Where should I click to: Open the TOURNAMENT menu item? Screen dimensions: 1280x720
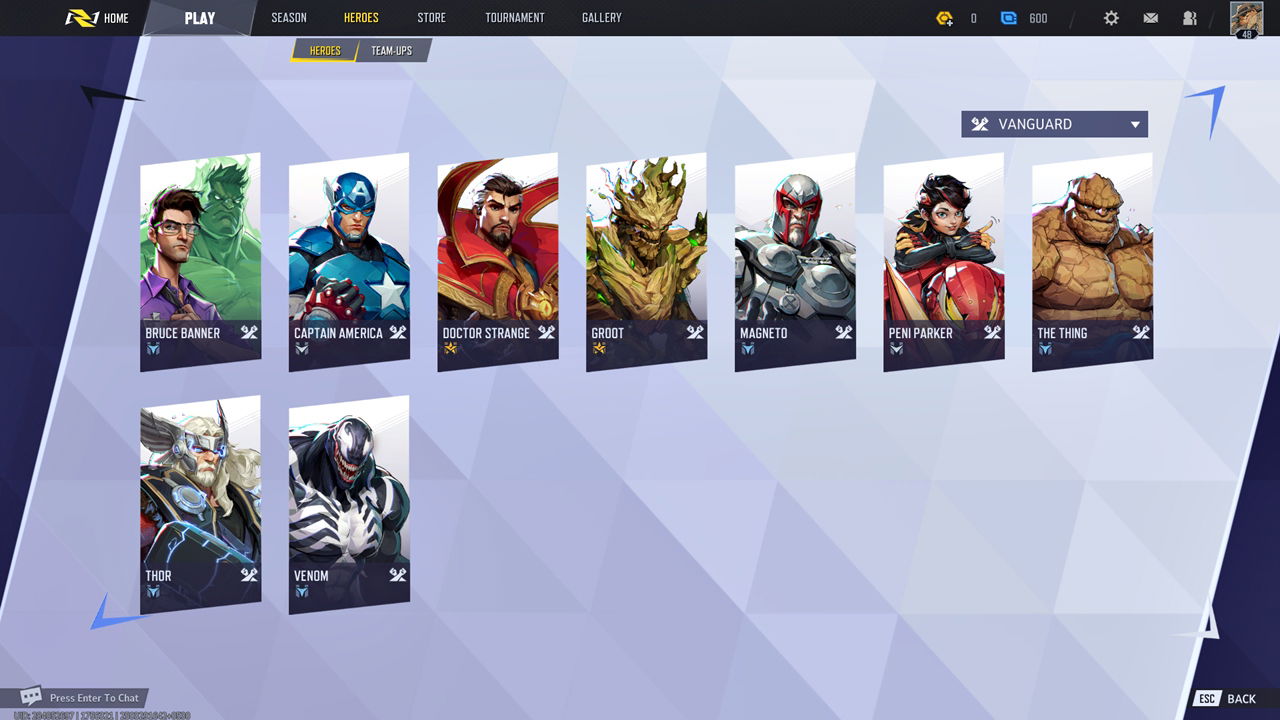click(514, 17)
